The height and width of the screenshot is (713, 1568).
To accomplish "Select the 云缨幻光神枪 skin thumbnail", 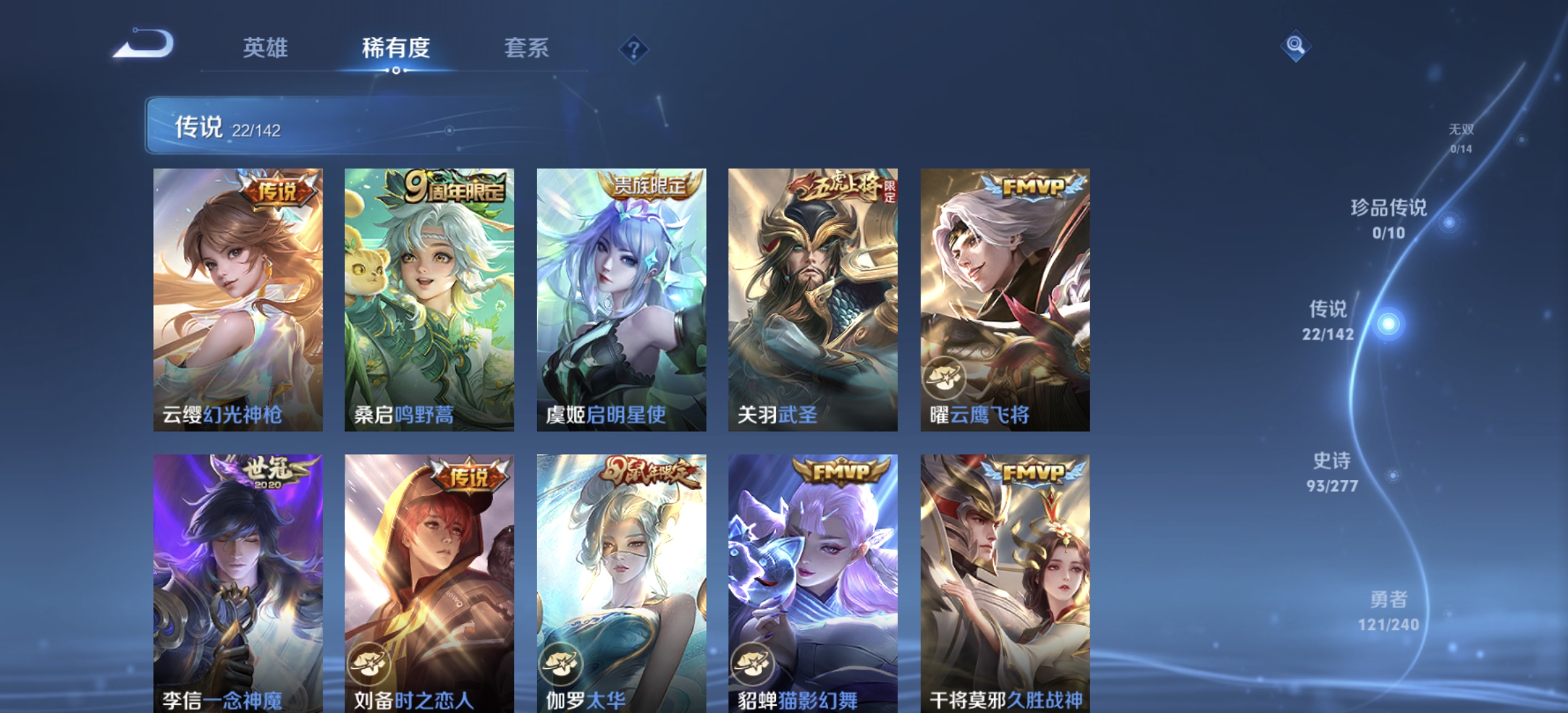I will click(x=234, y=297).
